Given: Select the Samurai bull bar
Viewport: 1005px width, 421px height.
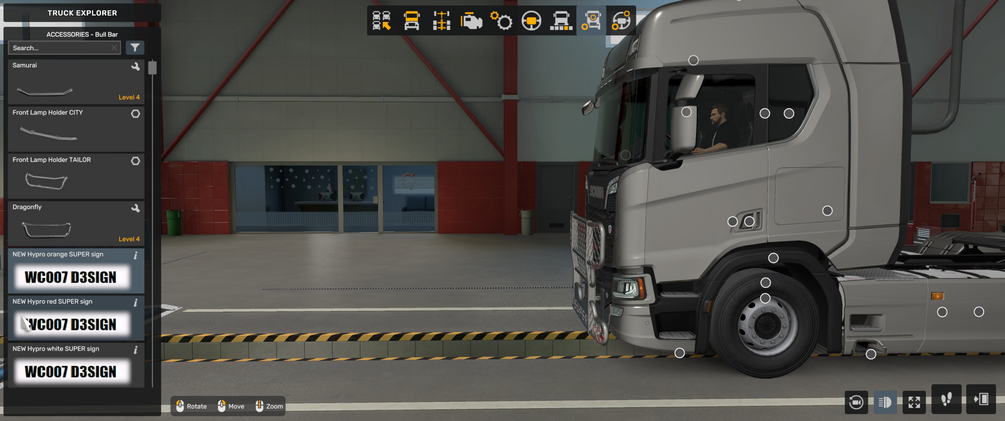Looking at the screenshot, I should click(x=75, y=82).
